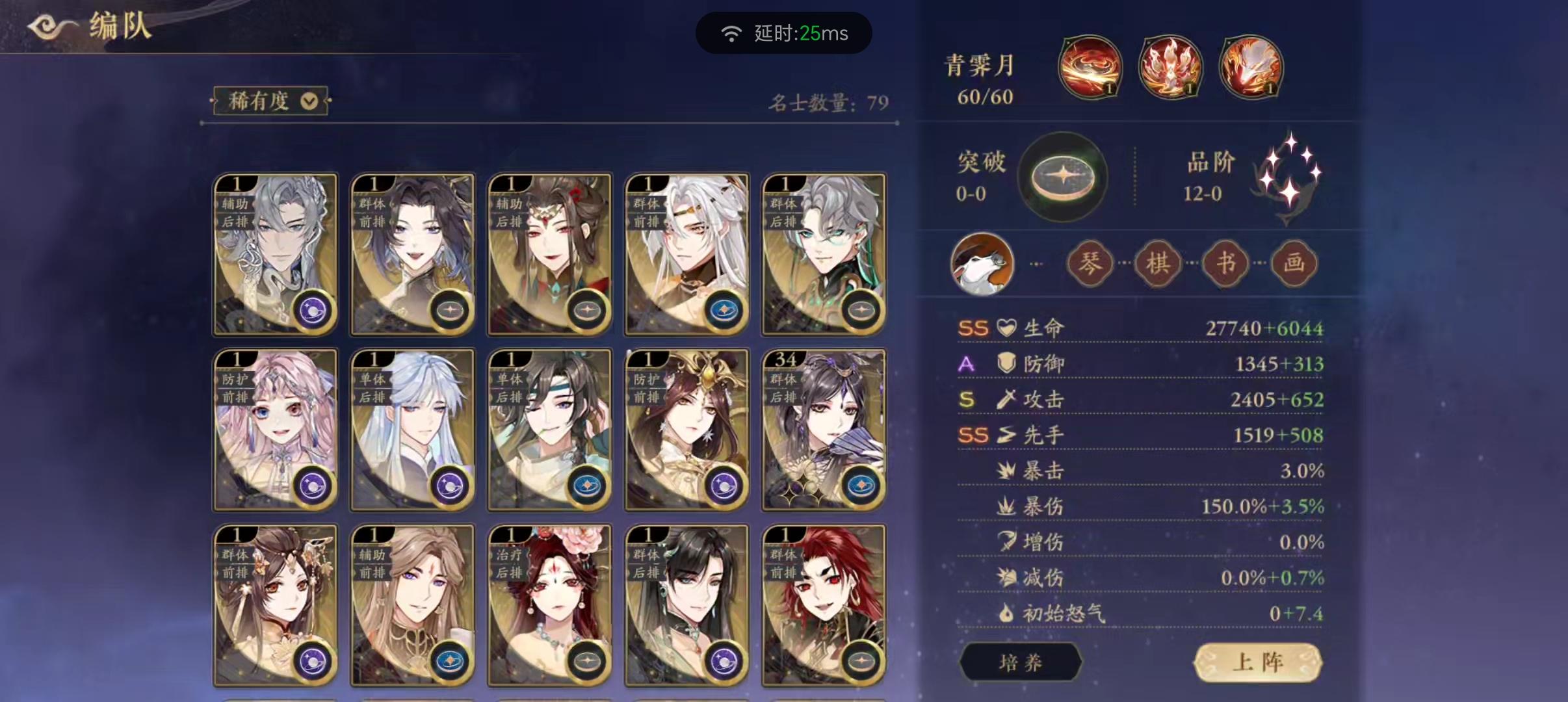Open 青霁月's animal avatar portrait
Viewport: 1568px width, 702px height.
pyautogui.click(x=982, y=263)
